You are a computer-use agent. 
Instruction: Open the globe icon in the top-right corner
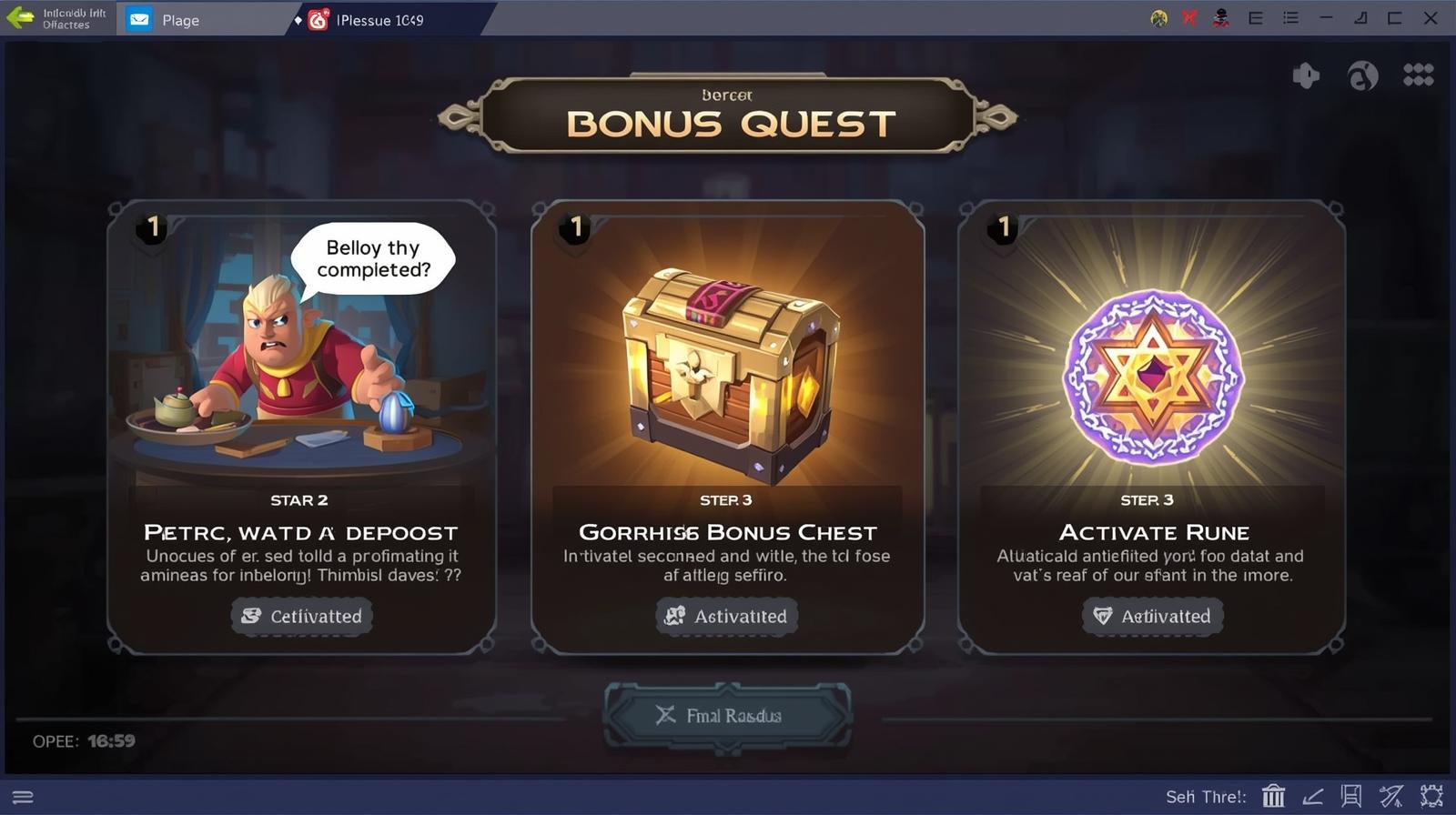1362,76
